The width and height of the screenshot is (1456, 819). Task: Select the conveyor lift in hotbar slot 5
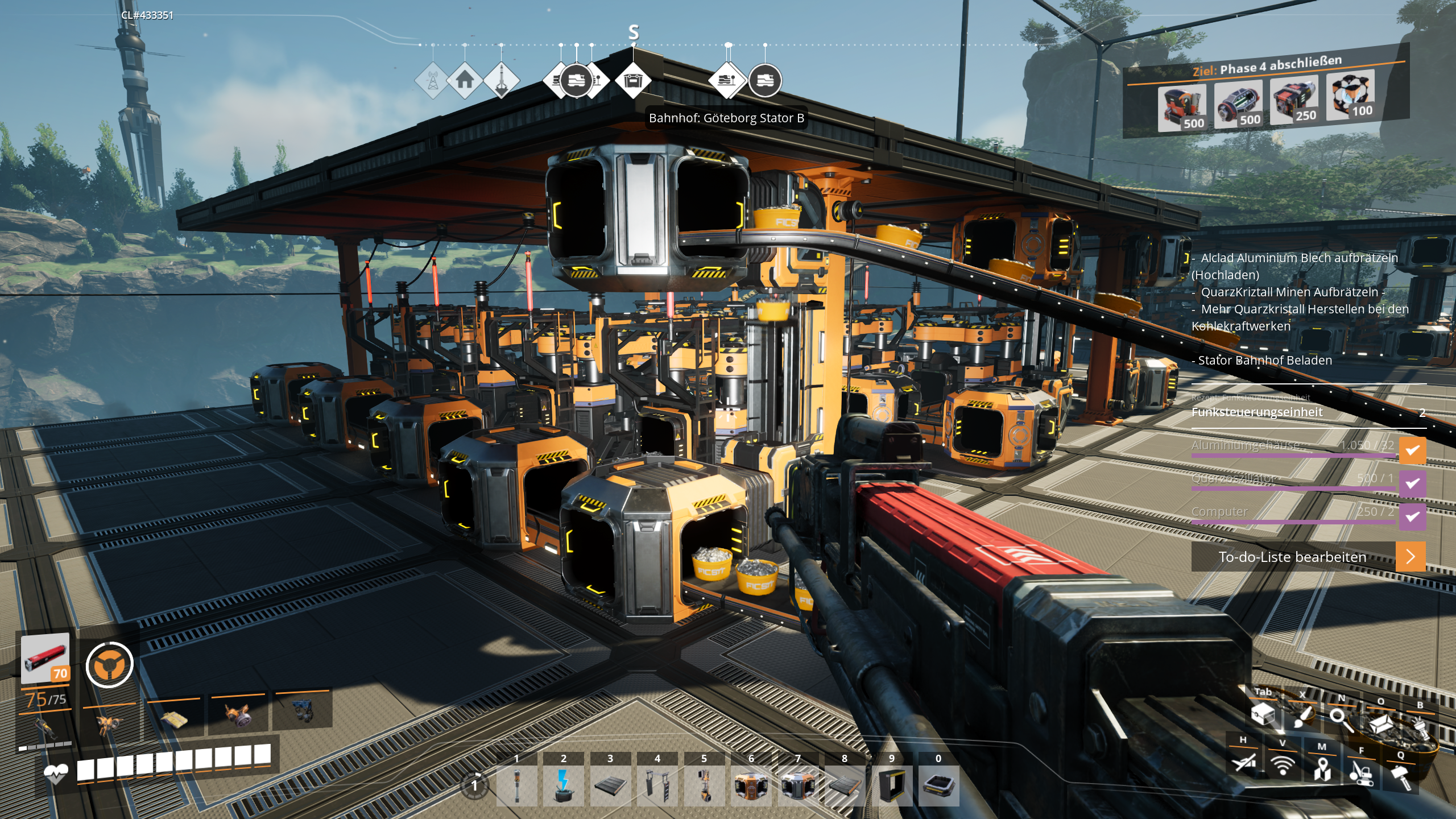pyautogui.click(x=704, y=786)
